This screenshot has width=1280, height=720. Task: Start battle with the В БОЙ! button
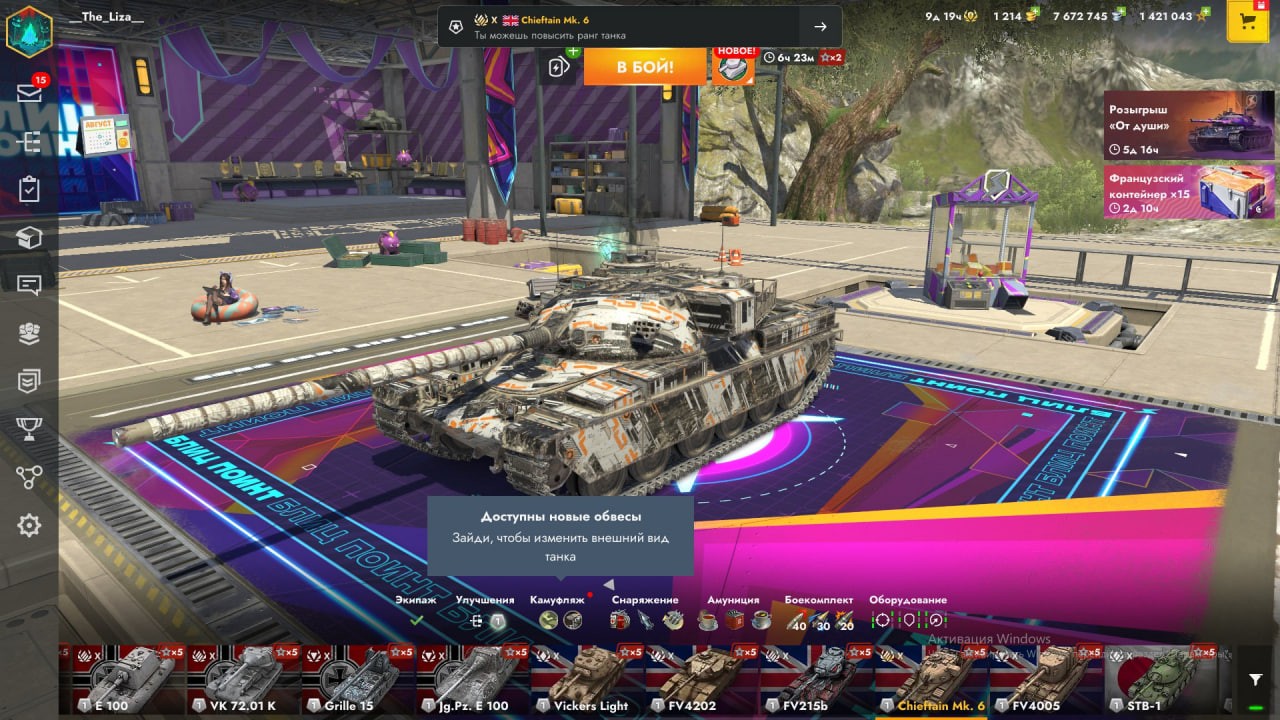[645, 67]
